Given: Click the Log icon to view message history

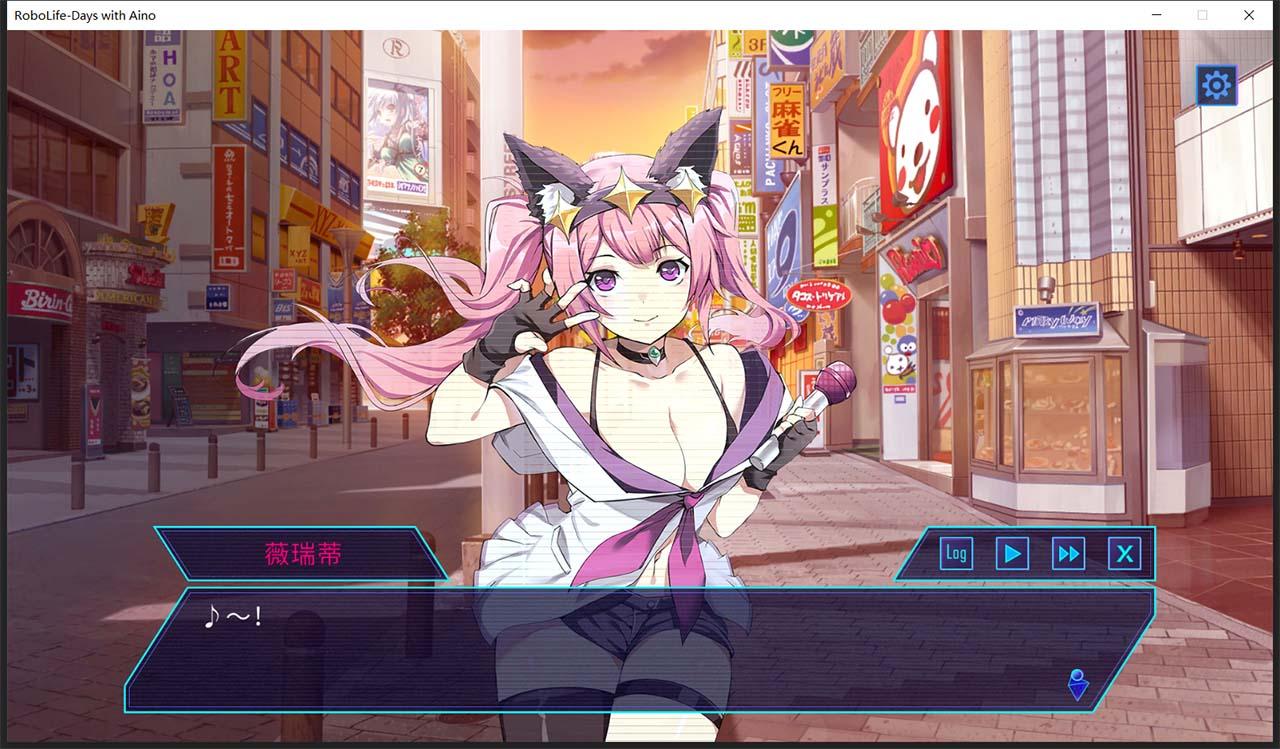Looking at the screenshot, I should pyautogui.click(x=955, y=552).
